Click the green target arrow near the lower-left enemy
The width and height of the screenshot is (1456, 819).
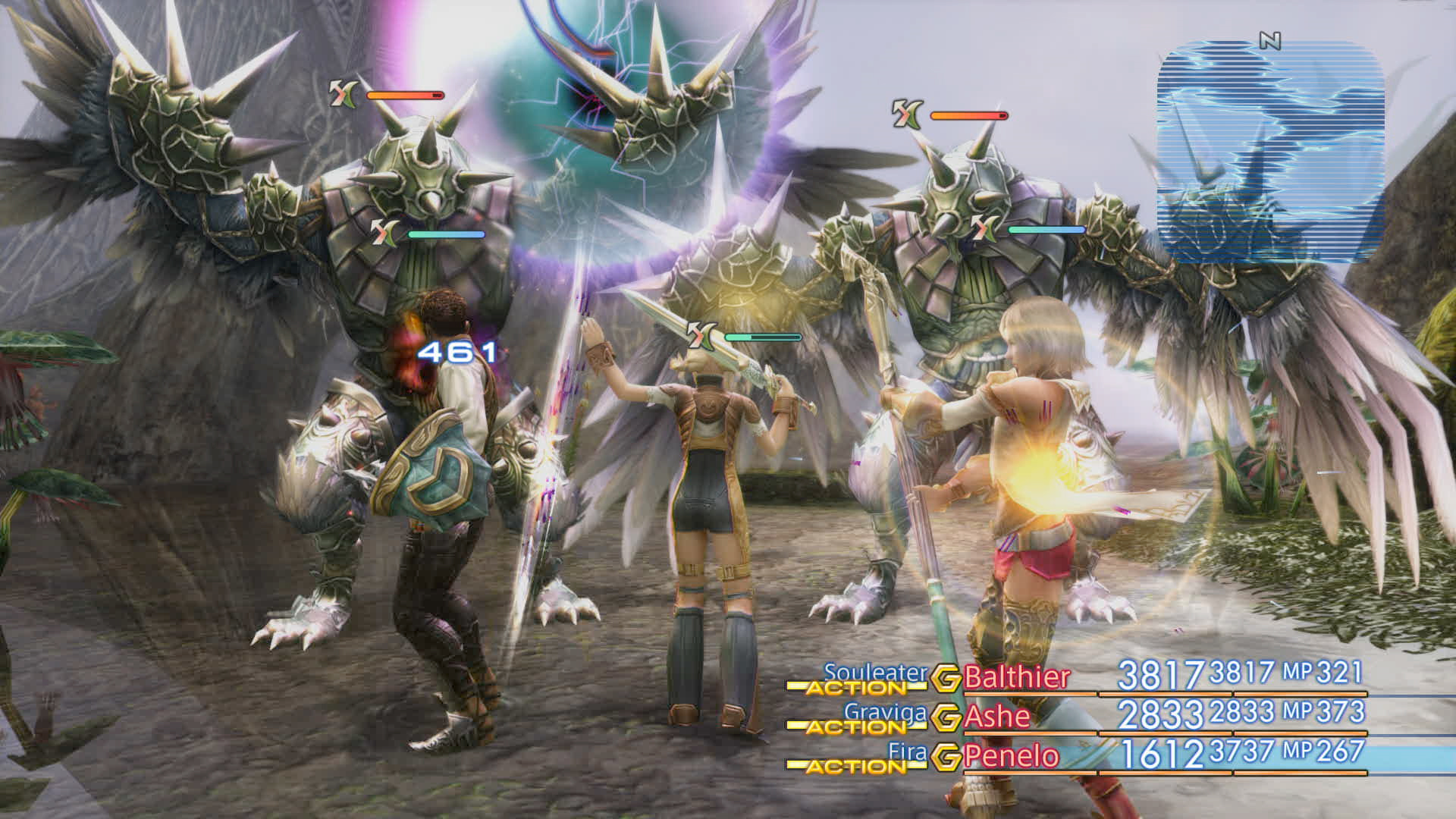click(x=383, y=233)
